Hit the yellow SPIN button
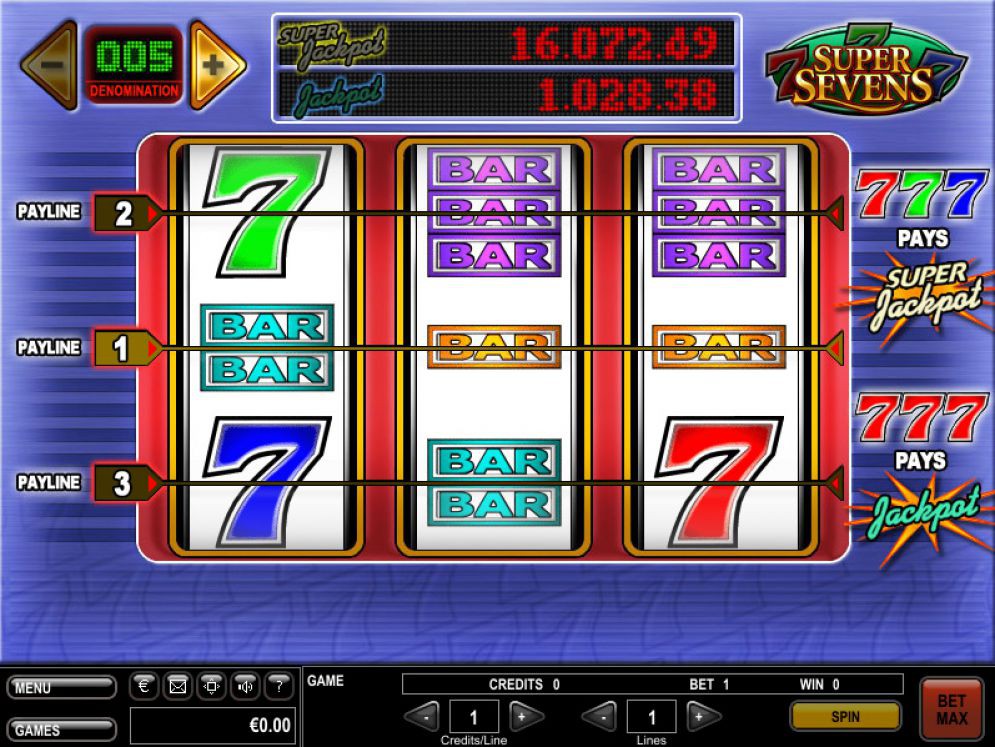Image resolution: width=995 pixels, height=747 pixels. pos(845,716)
